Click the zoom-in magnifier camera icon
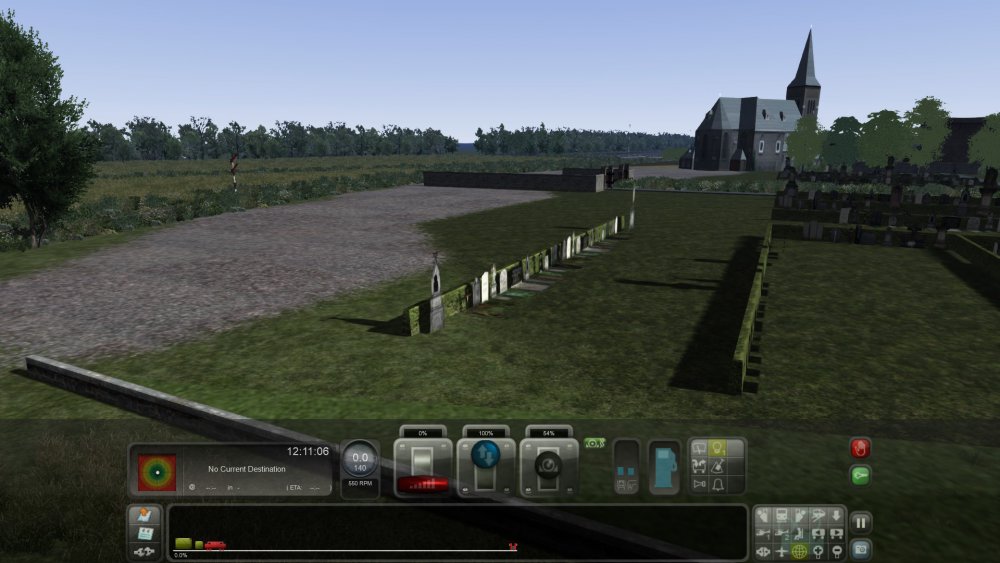Viewport: 1000px width, 563px height. pyautogui.click(x=817, y=551)
